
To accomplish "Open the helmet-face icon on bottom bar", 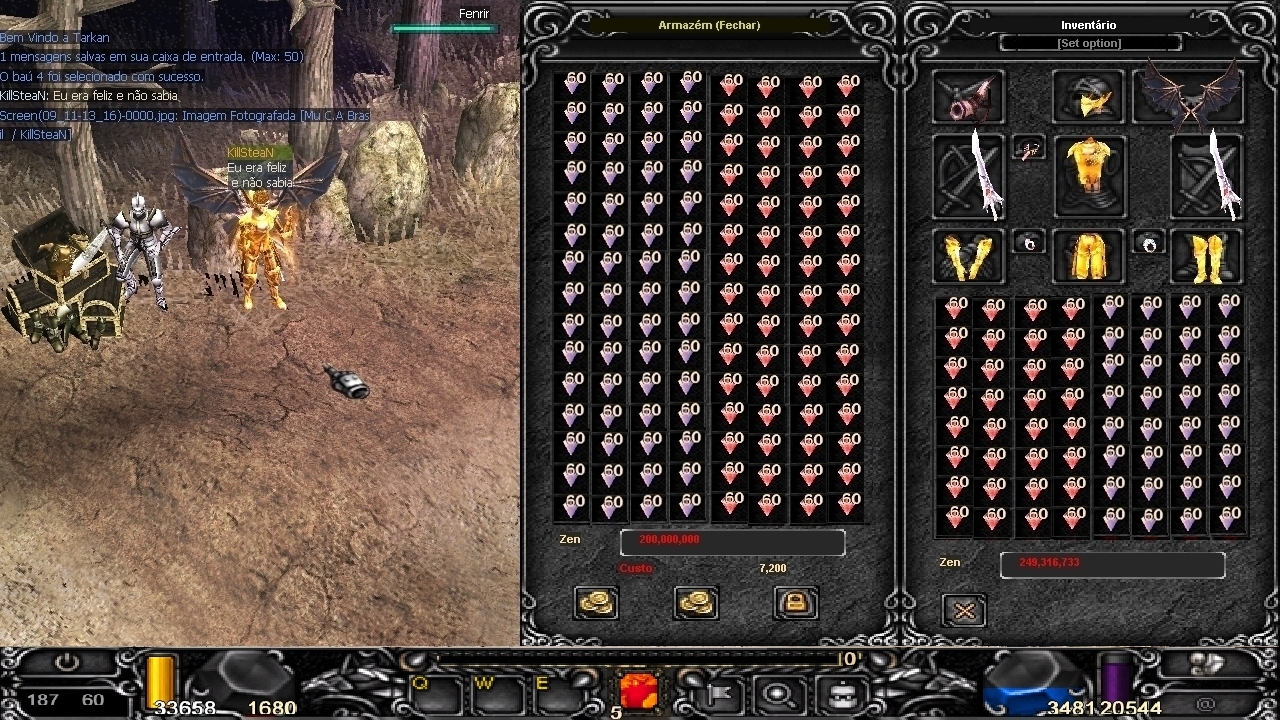I will (843, 692).
